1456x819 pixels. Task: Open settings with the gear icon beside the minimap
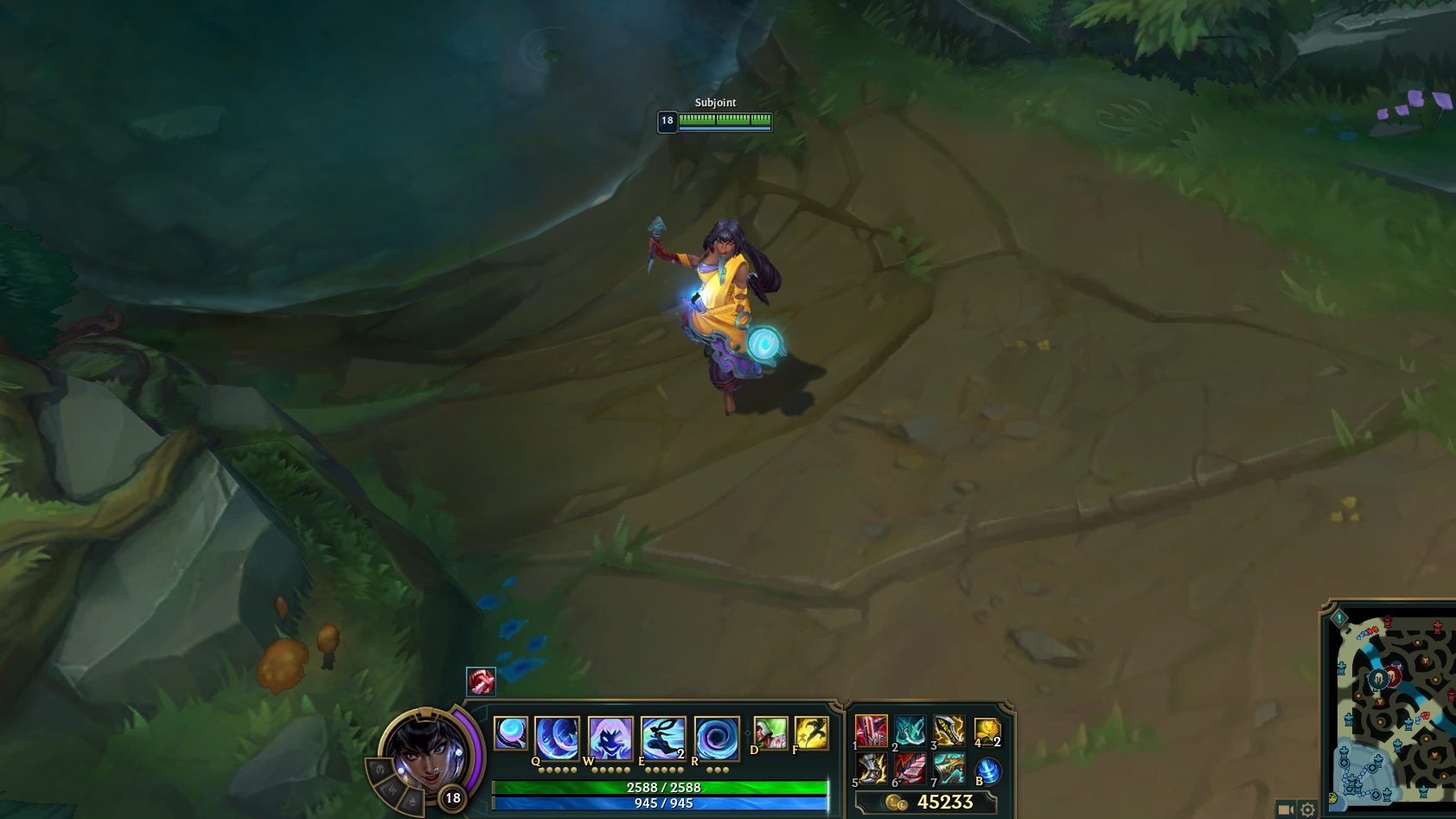pyautogui.click(x=1307, y=809)
